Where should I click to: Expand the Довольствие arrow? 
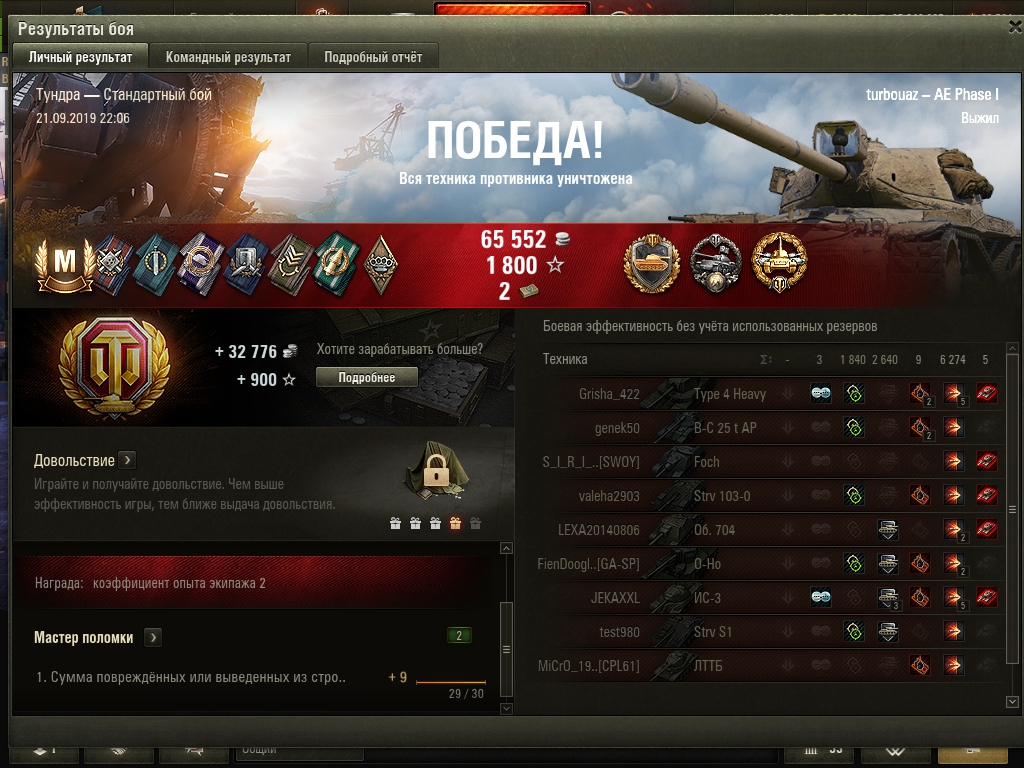[127, 460]
